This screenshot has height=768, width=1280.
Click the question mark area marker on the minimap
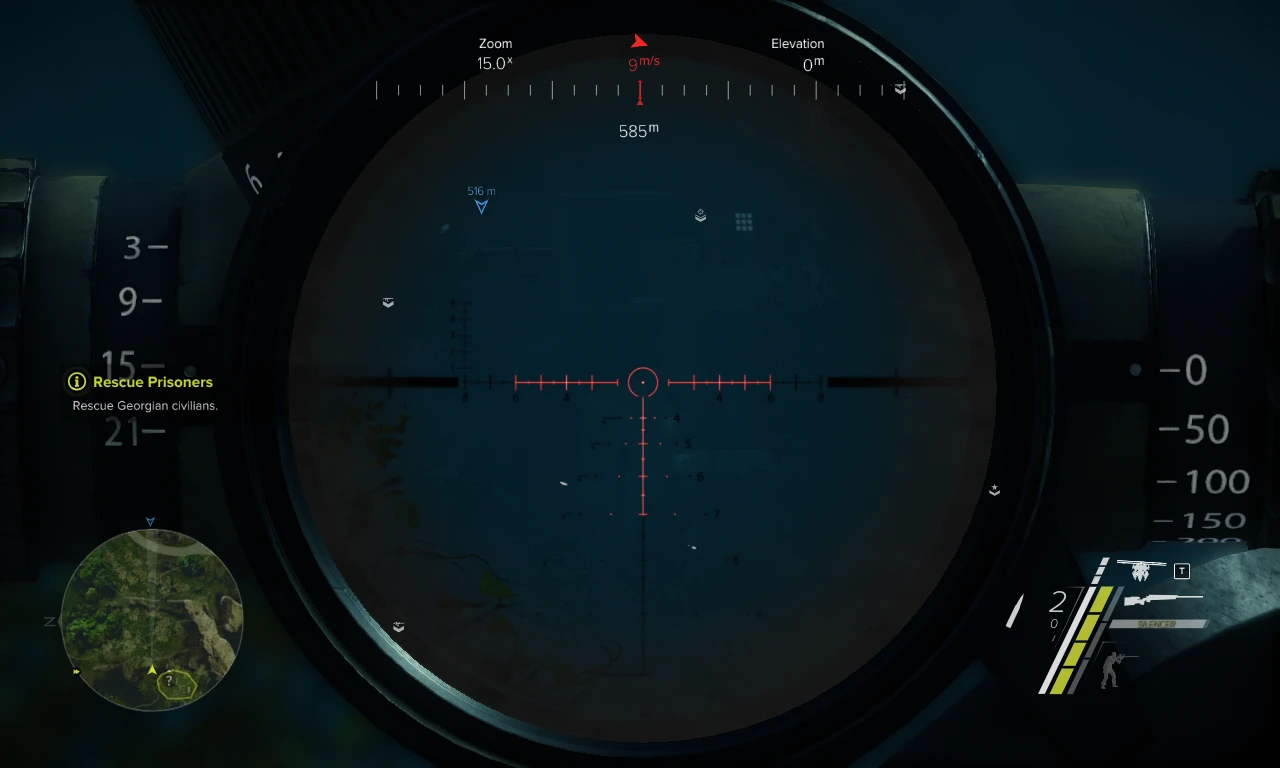pos(170,682)
